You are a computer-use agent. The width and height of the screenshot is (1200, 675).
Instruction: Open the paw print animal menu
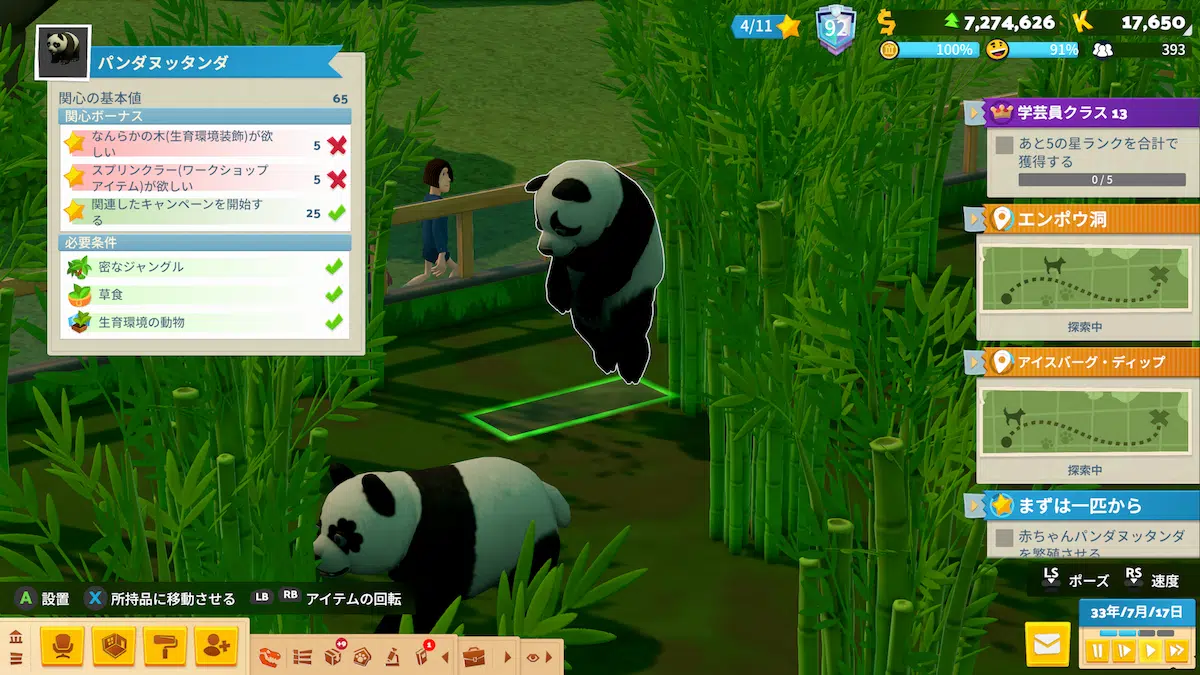tap(363, 657)
